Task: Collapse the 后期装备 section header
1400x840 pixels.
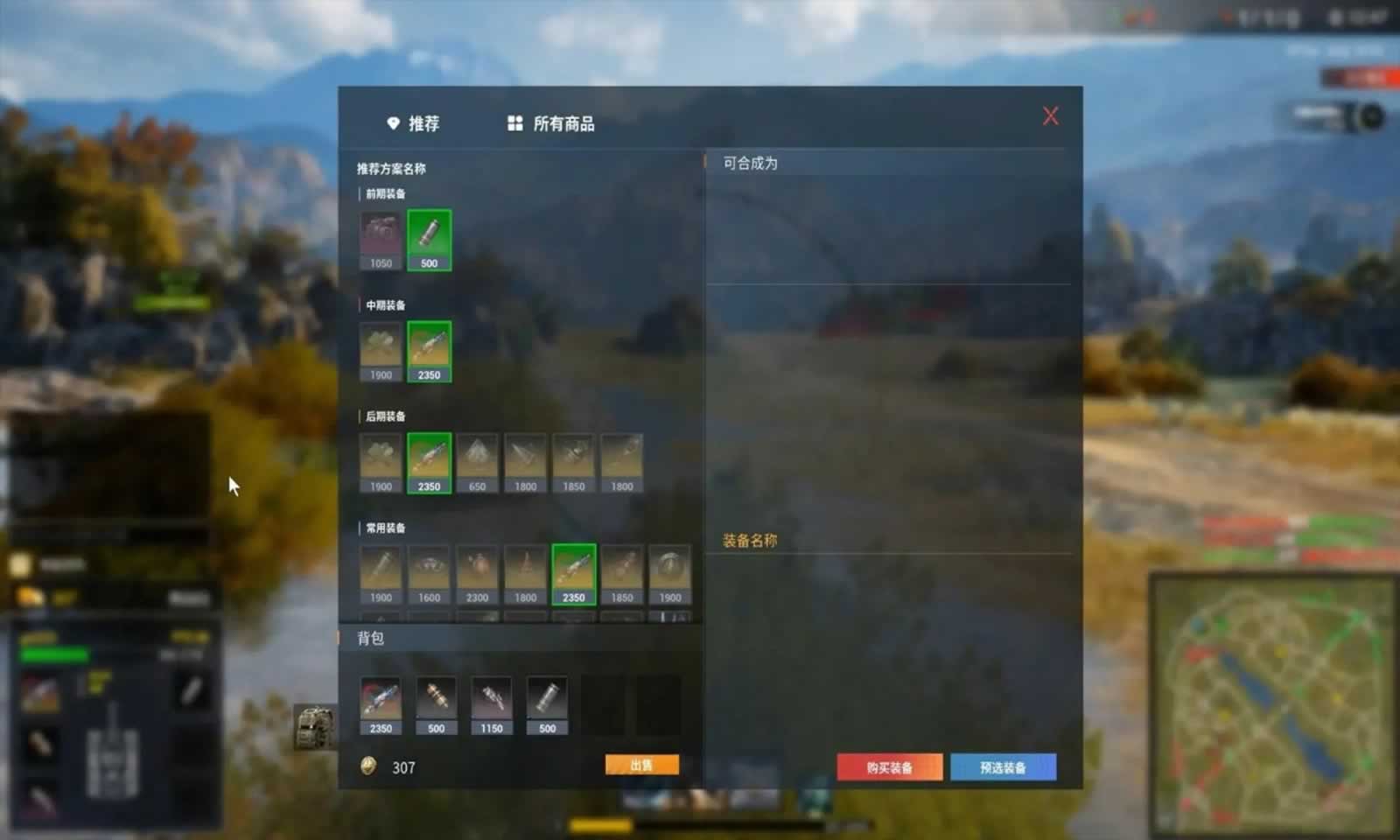Action: [385, 416]
